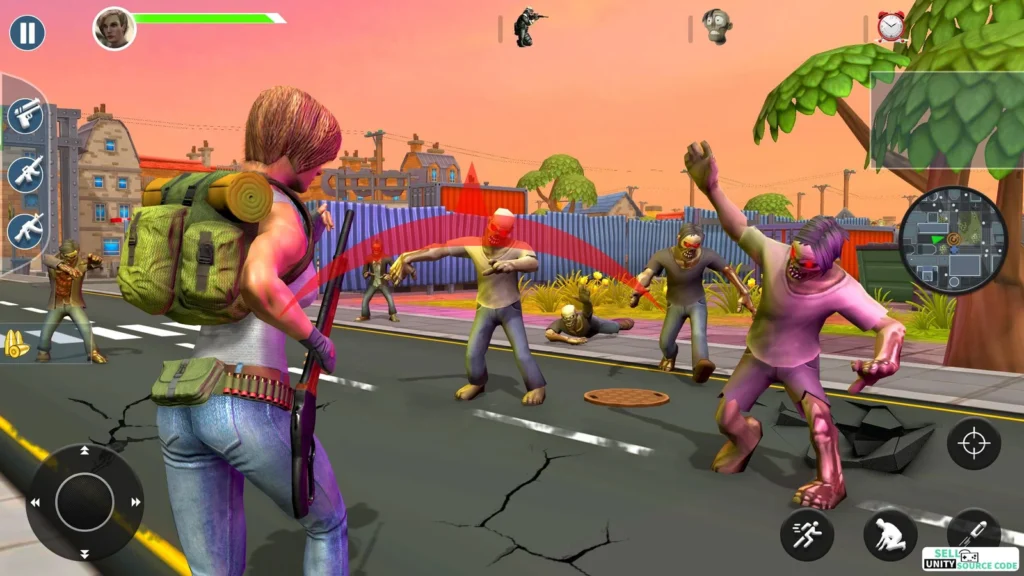The image size is (1024, 576).
Task: Pause the game with the pause button
Action: pyautogui.click(x=27, y=33)
